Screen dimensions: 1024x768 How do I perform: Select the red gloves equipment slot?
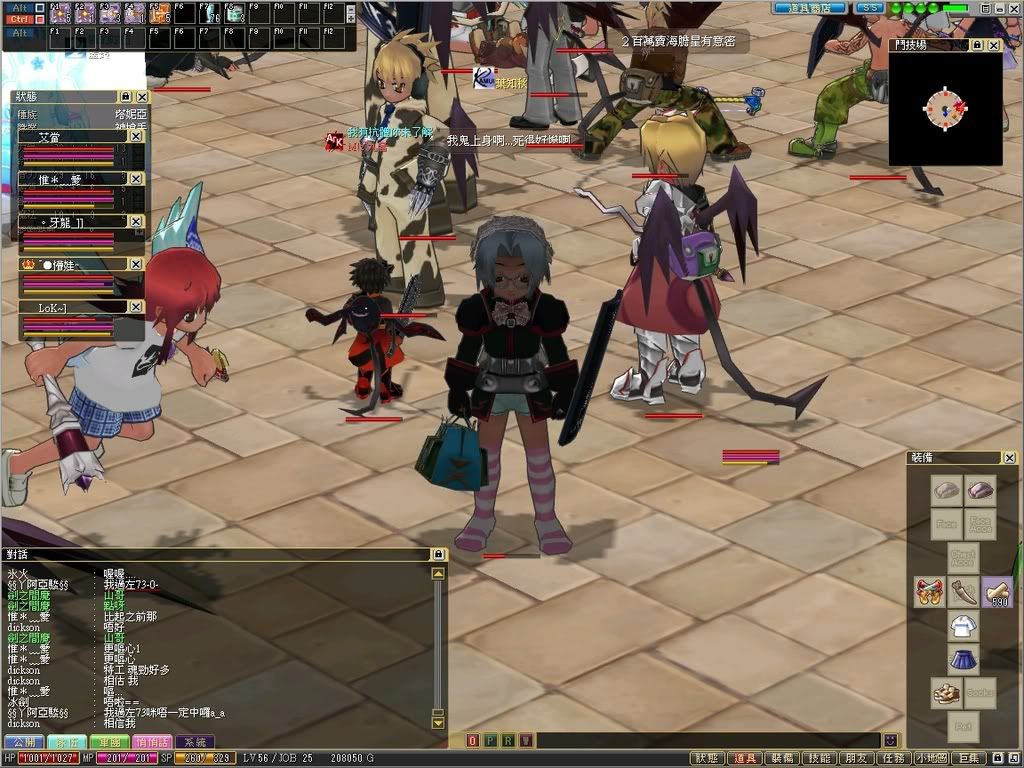(929, 592)
